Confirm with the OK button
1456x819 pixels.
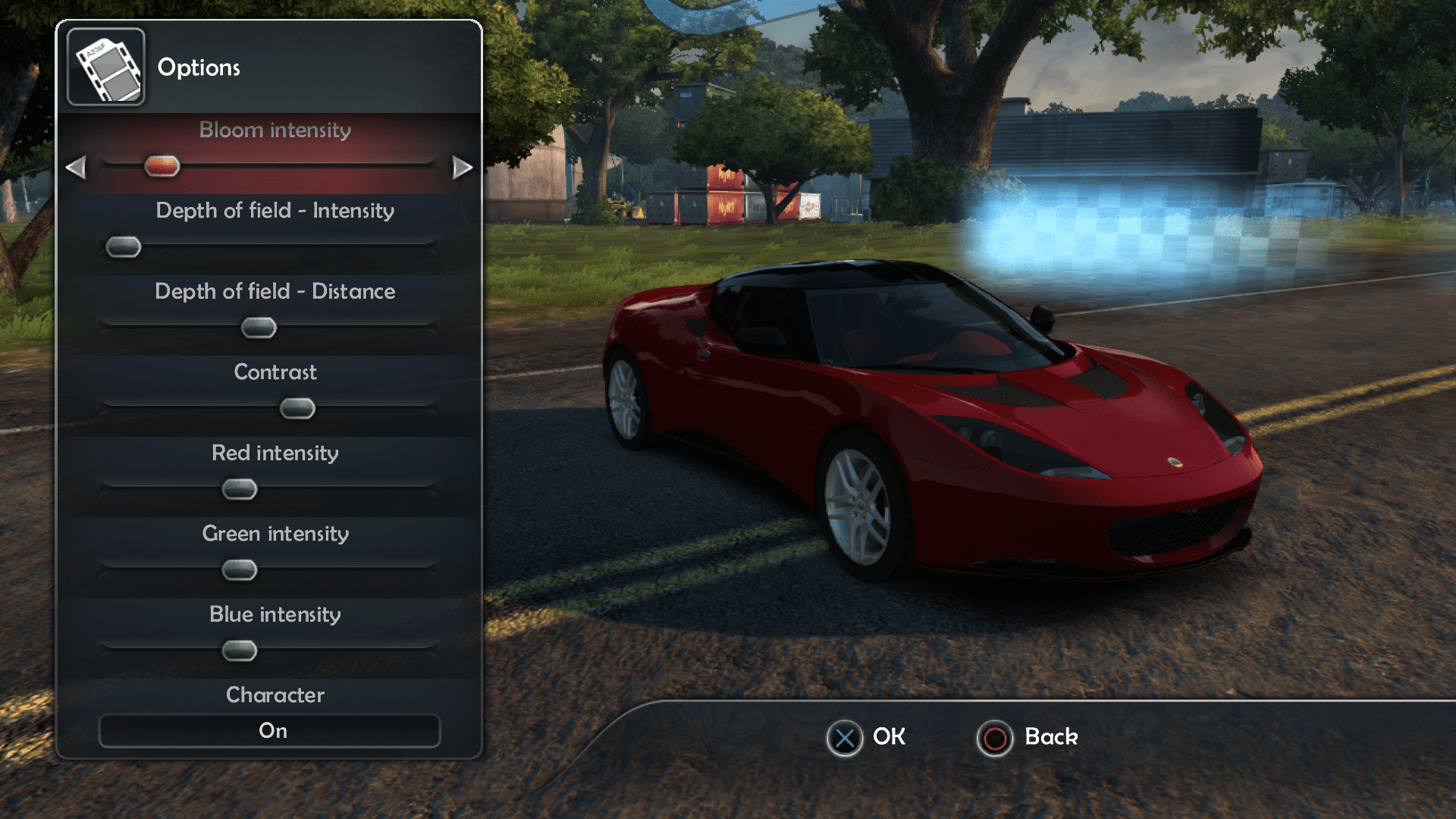[844, 738]
